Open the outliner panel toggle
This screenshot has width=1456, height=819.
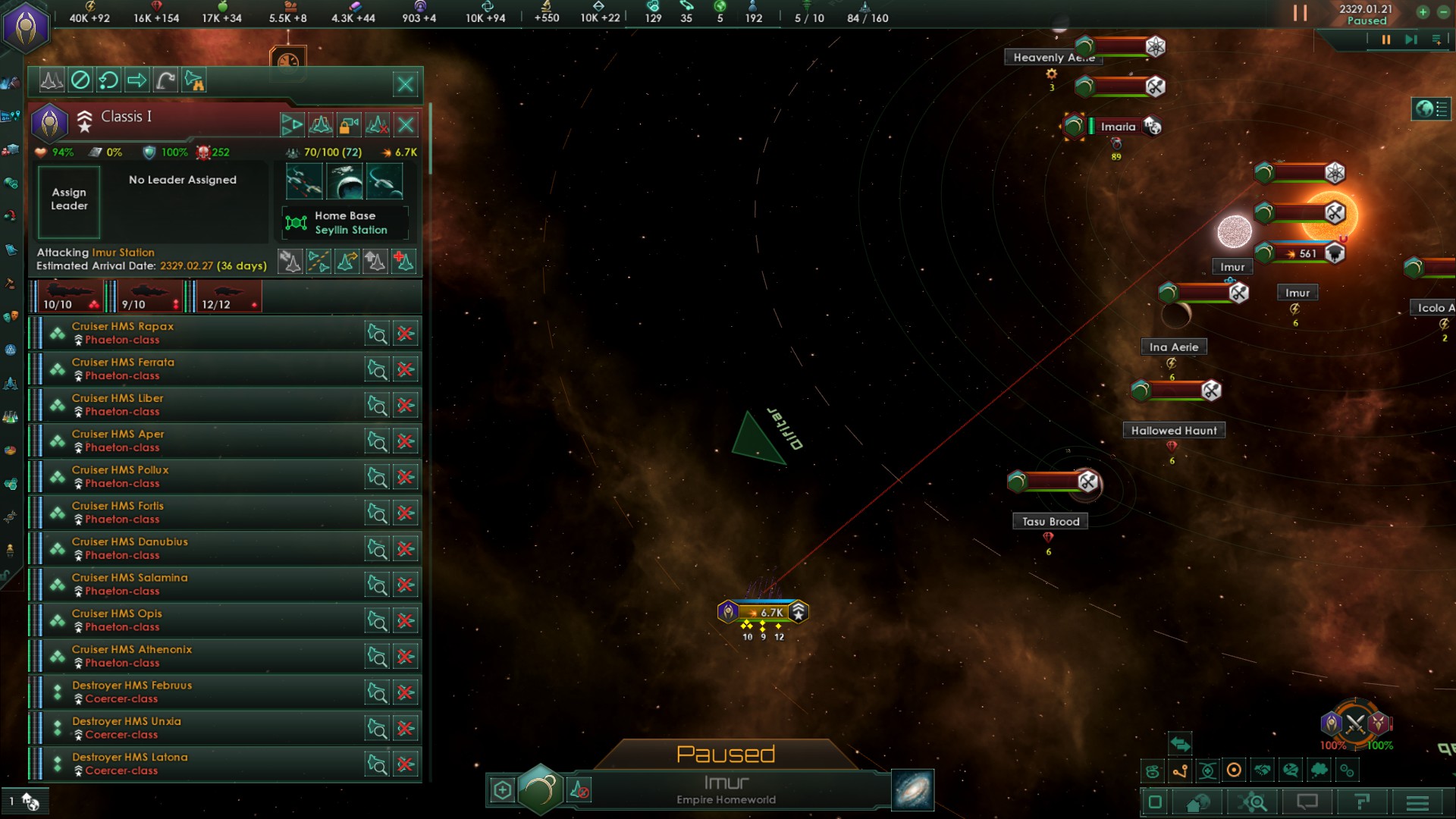coord(1431,109)
